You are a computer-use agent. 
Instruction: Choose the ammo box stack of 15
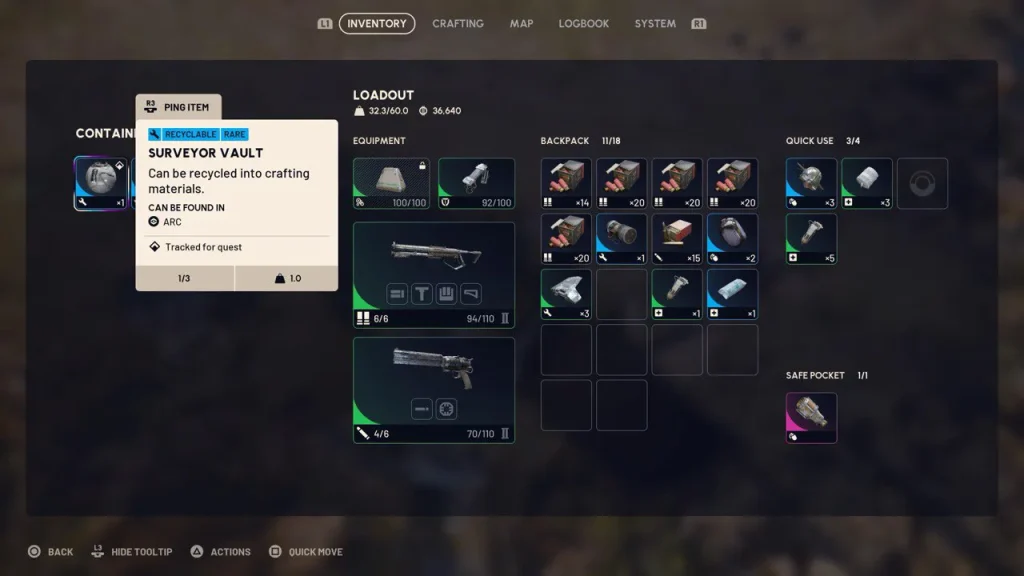point(677,239)
